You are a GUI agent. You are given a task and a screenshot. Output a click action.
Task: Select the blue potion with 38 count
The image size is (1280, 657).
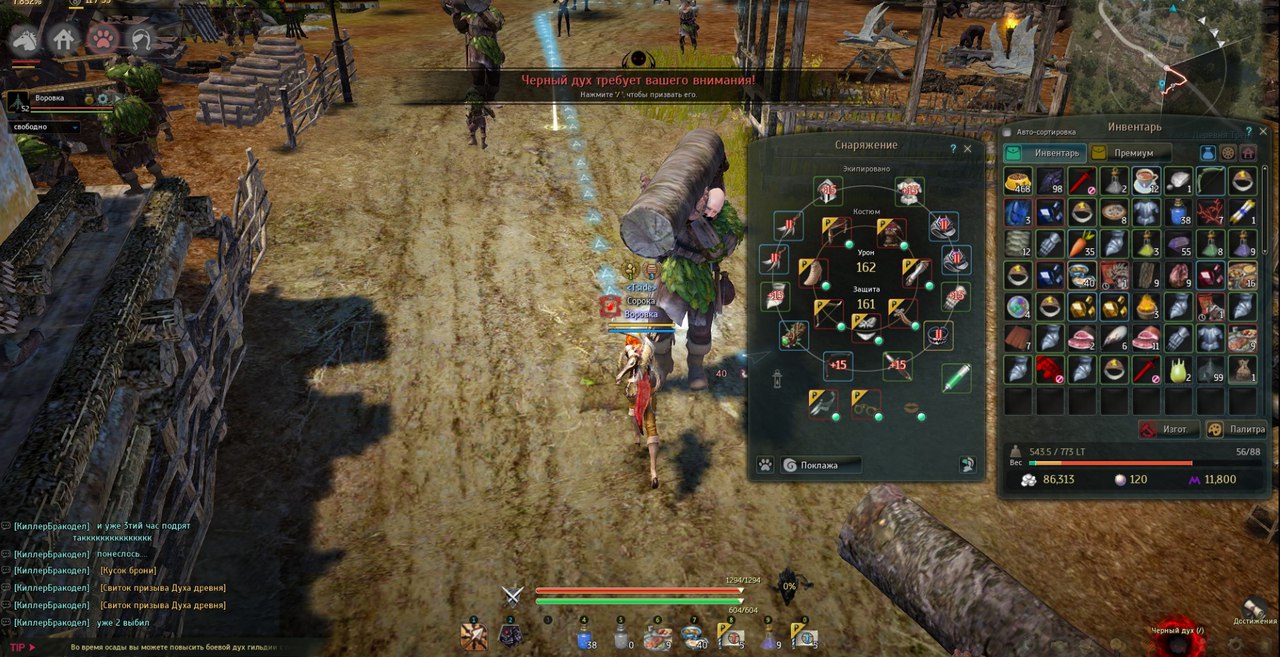click(1180, 212)
